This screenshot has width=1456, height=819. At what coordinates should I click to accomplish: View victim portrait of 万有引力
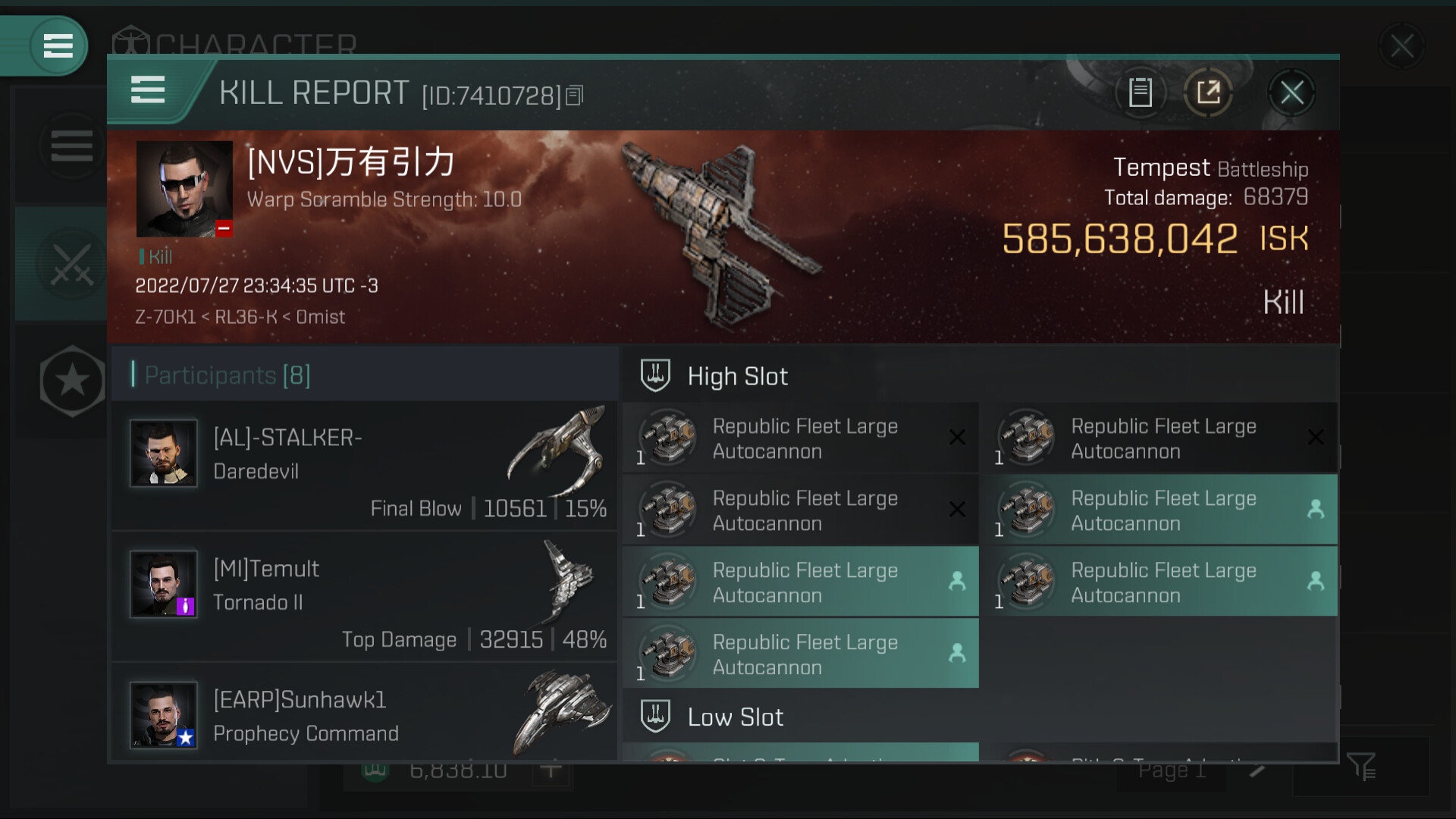click(184, 189)
